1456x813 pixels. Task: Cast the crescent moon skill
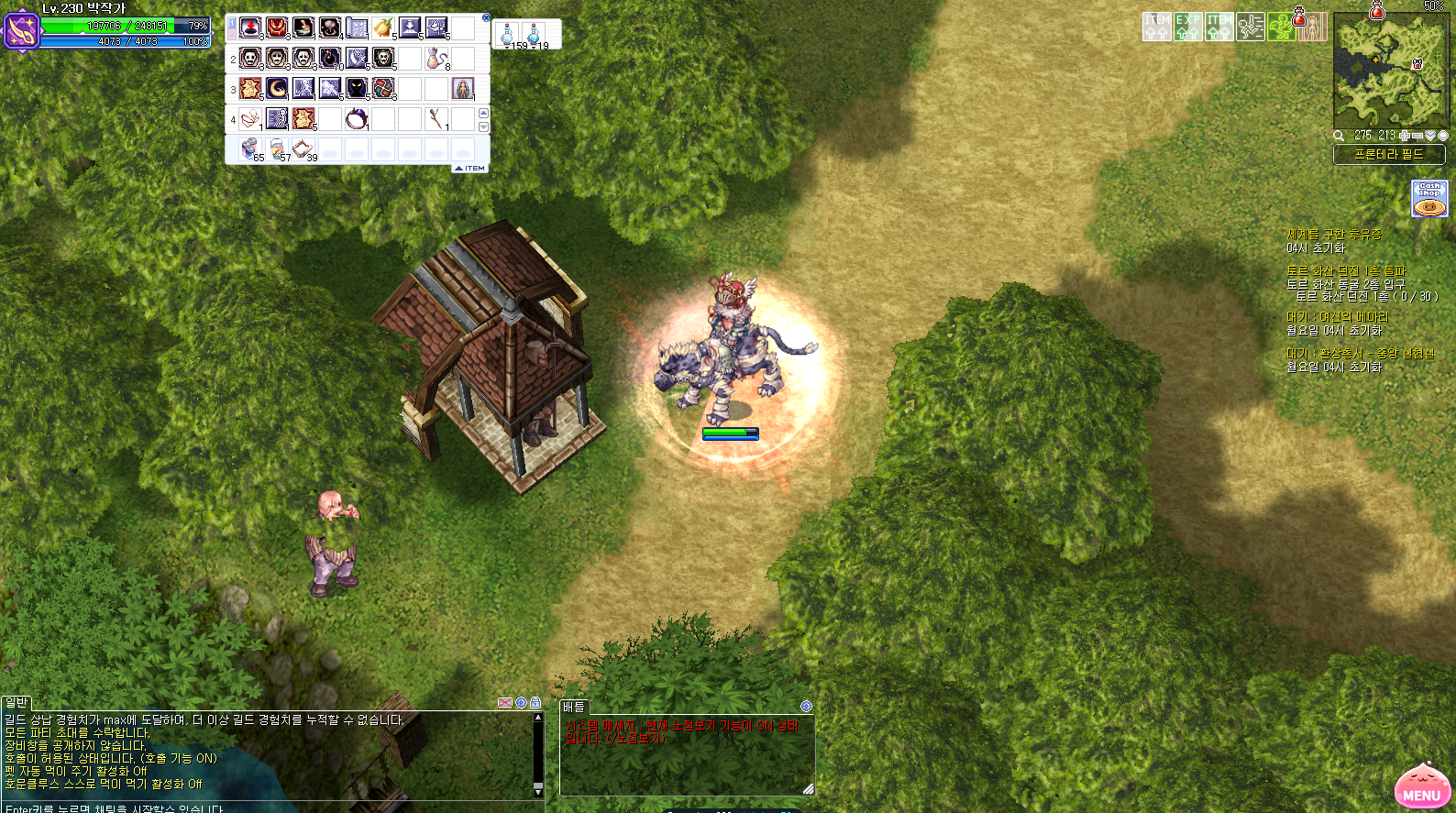[277, 89]
